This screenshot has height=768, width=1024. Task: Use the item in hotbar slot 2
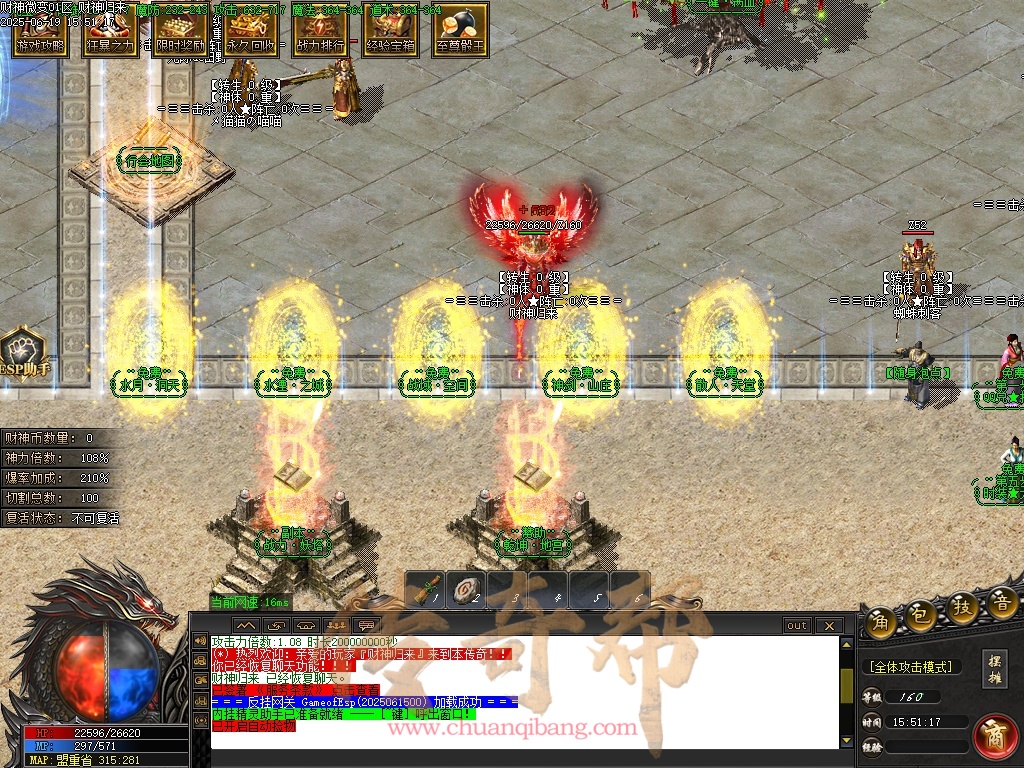(x=467, y=591)
